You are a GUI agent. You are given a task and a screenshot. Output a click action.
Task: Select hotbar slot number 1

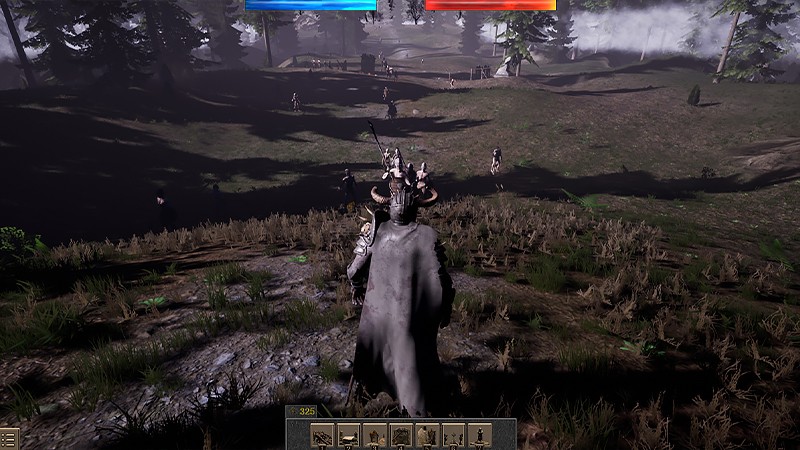coord(322,435)
